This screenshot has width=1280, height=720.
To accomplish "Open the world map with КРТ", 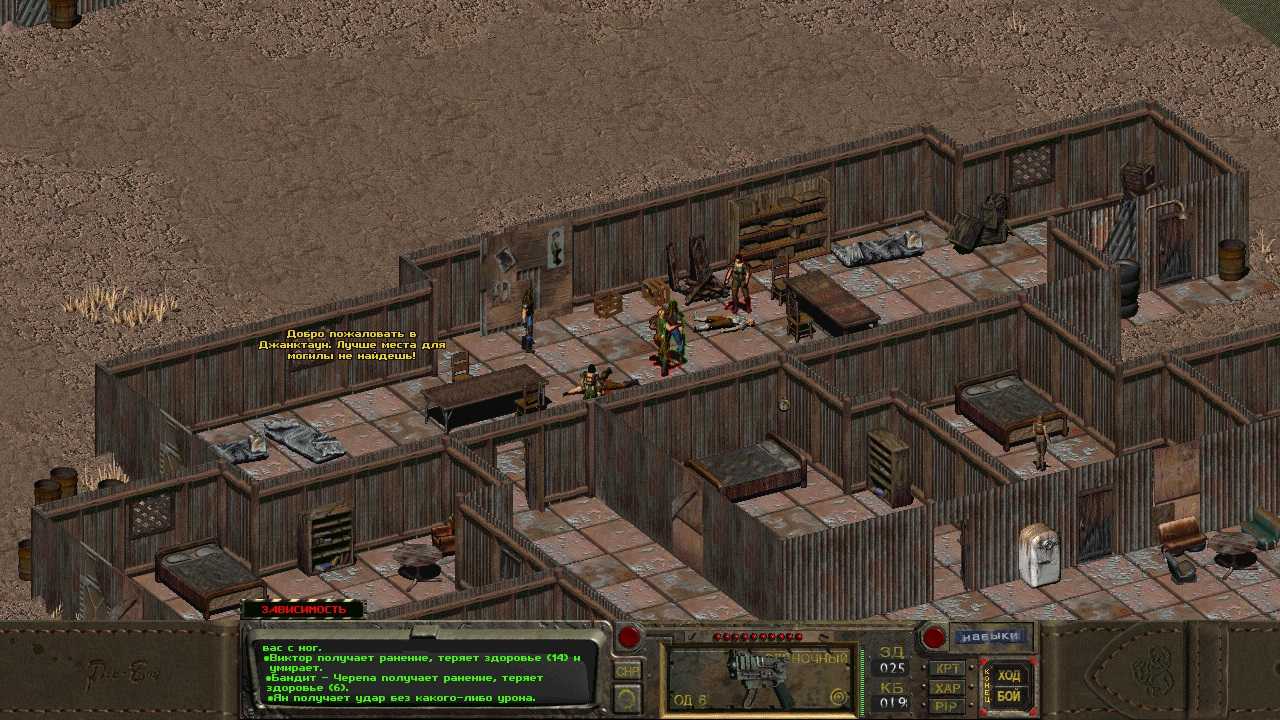I will tap(946, 668).
